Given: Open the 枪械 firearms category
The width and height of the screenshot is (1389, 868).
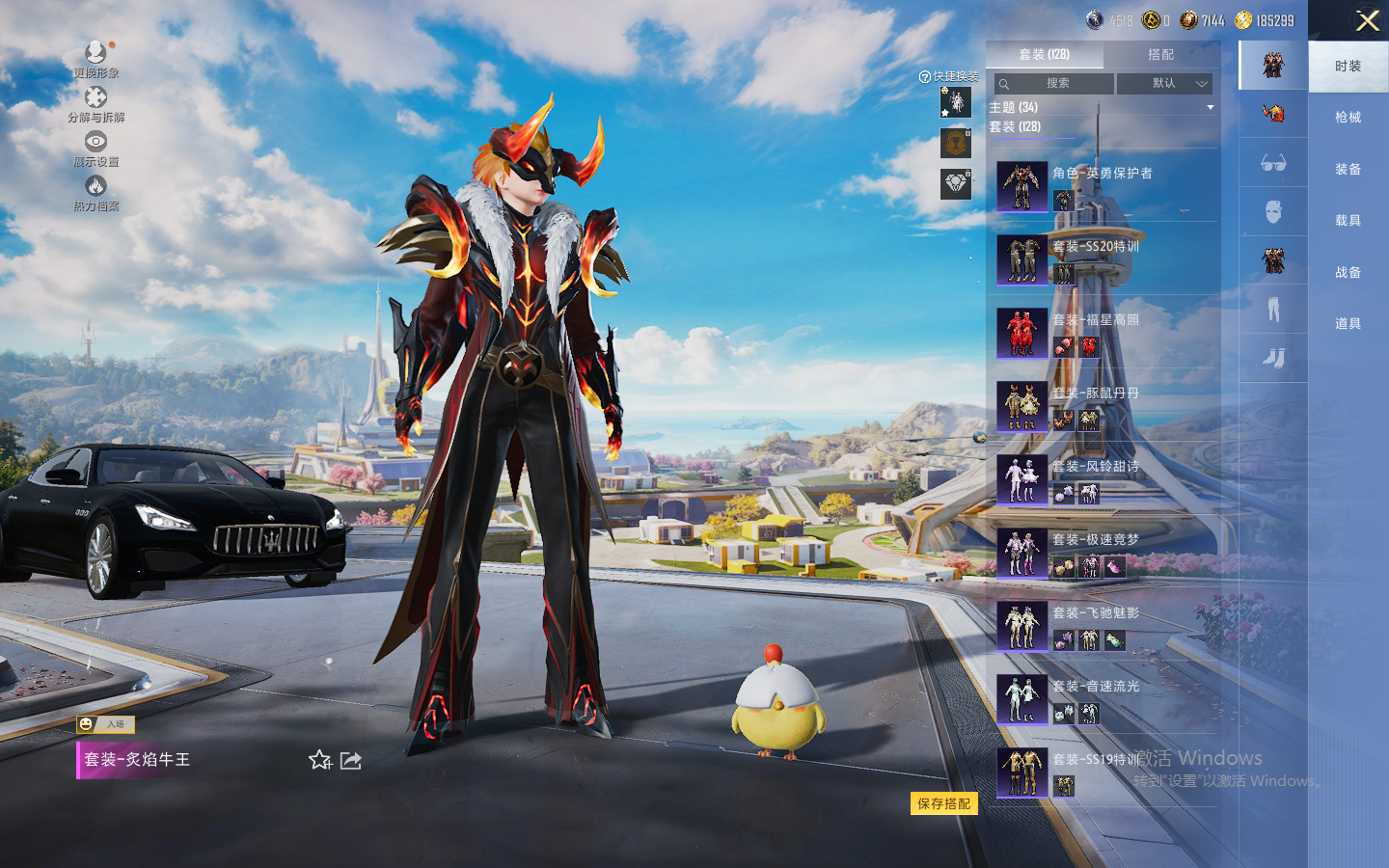Looking at the screenshot, I should [x=1348, y=118].
